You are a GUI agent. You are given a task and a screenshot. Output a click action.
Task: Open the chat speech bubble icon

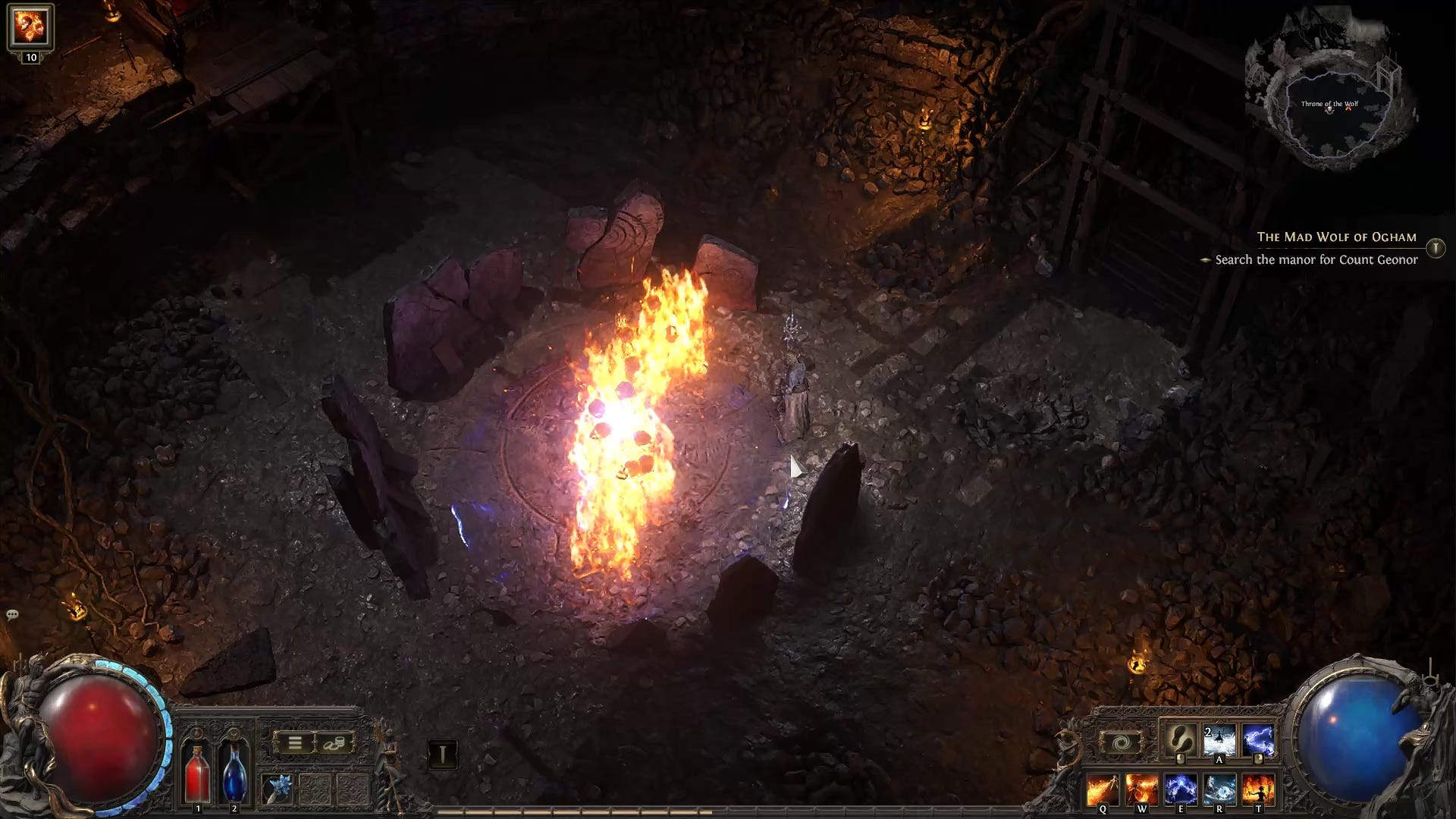pos(12,614)
